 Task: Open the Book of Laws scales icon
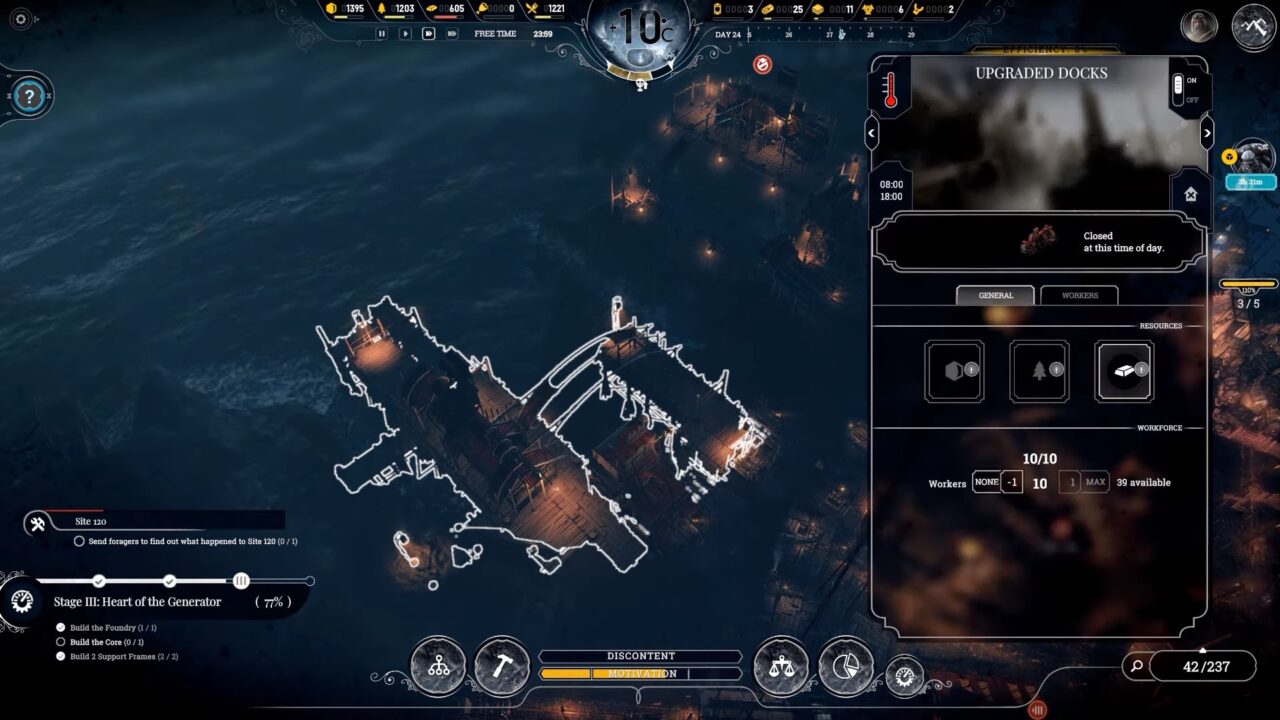point(781,666)
